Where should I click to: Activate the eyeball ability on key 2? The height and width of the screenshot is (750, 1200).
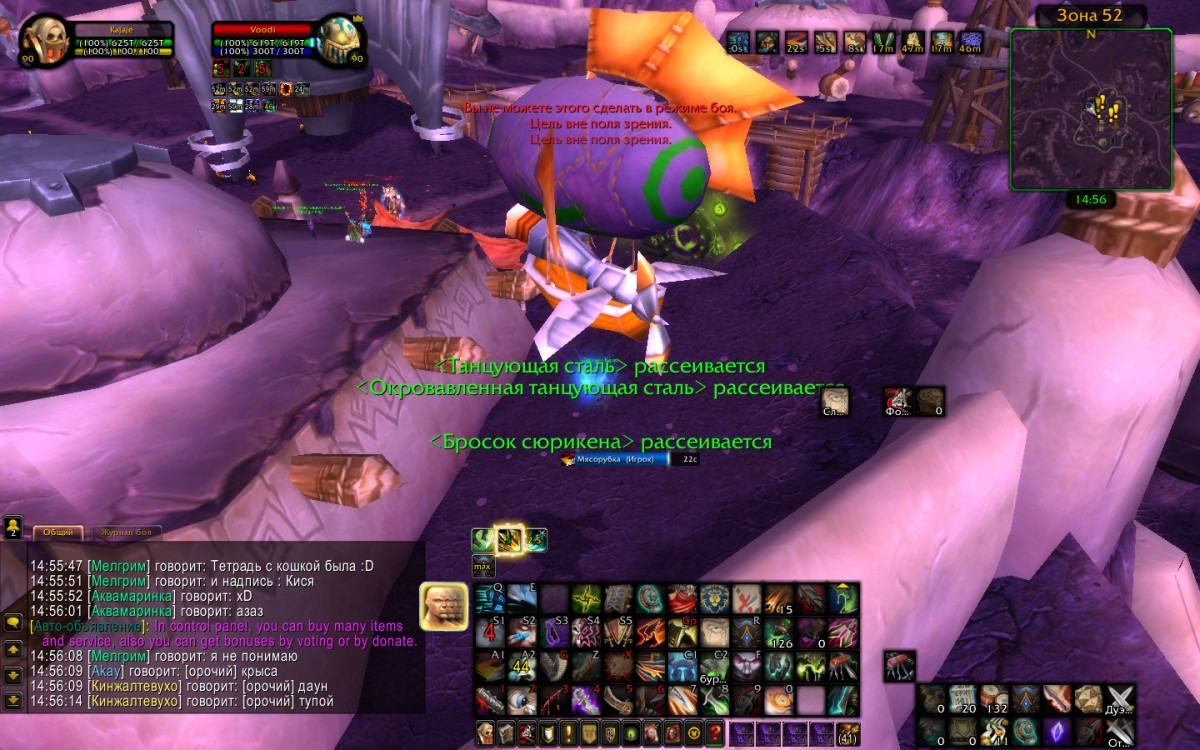click(521, 699)
